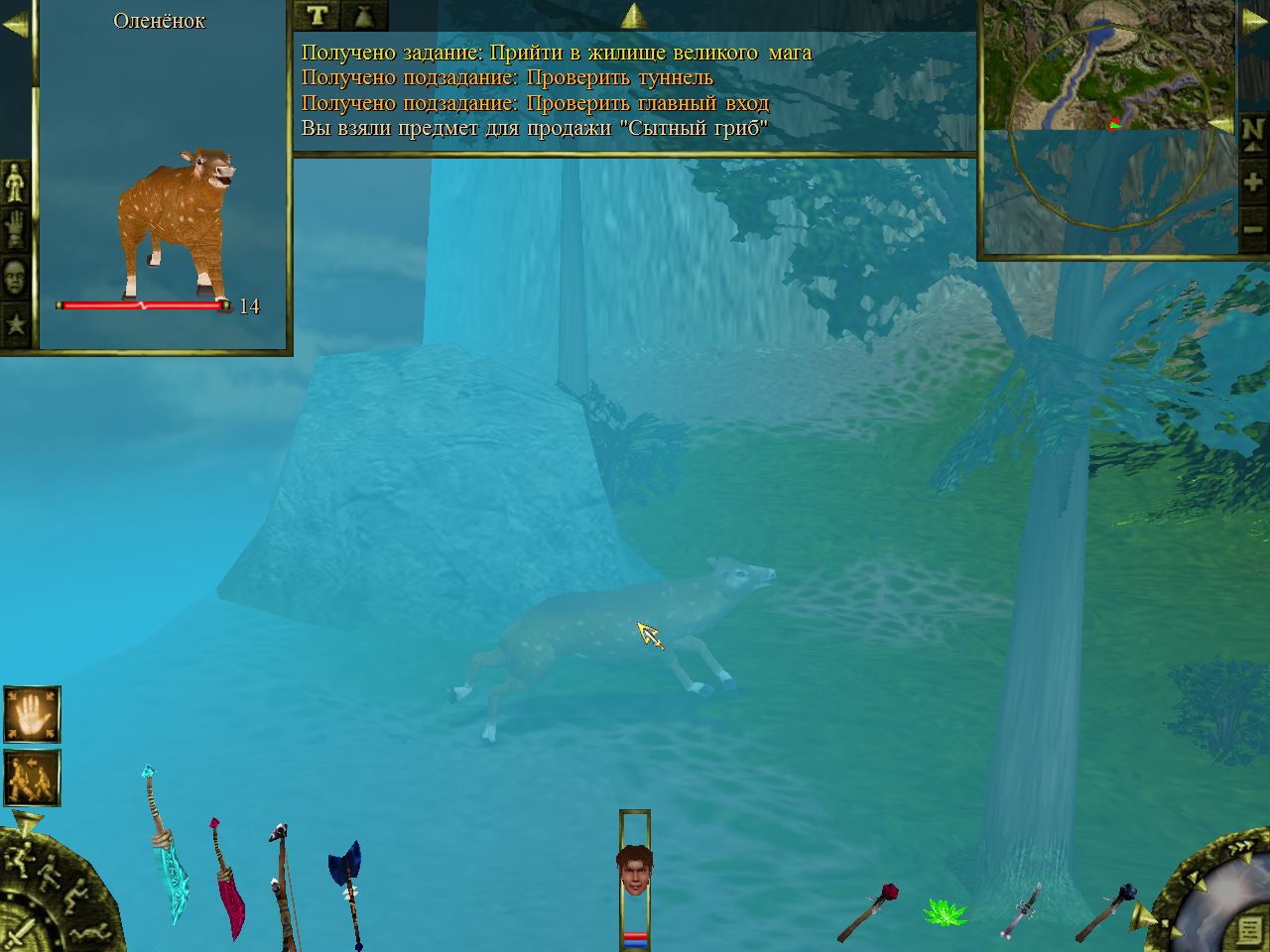Show the star tab on target panel
Screen dimensions: 1270x952
tap(15, 323)
